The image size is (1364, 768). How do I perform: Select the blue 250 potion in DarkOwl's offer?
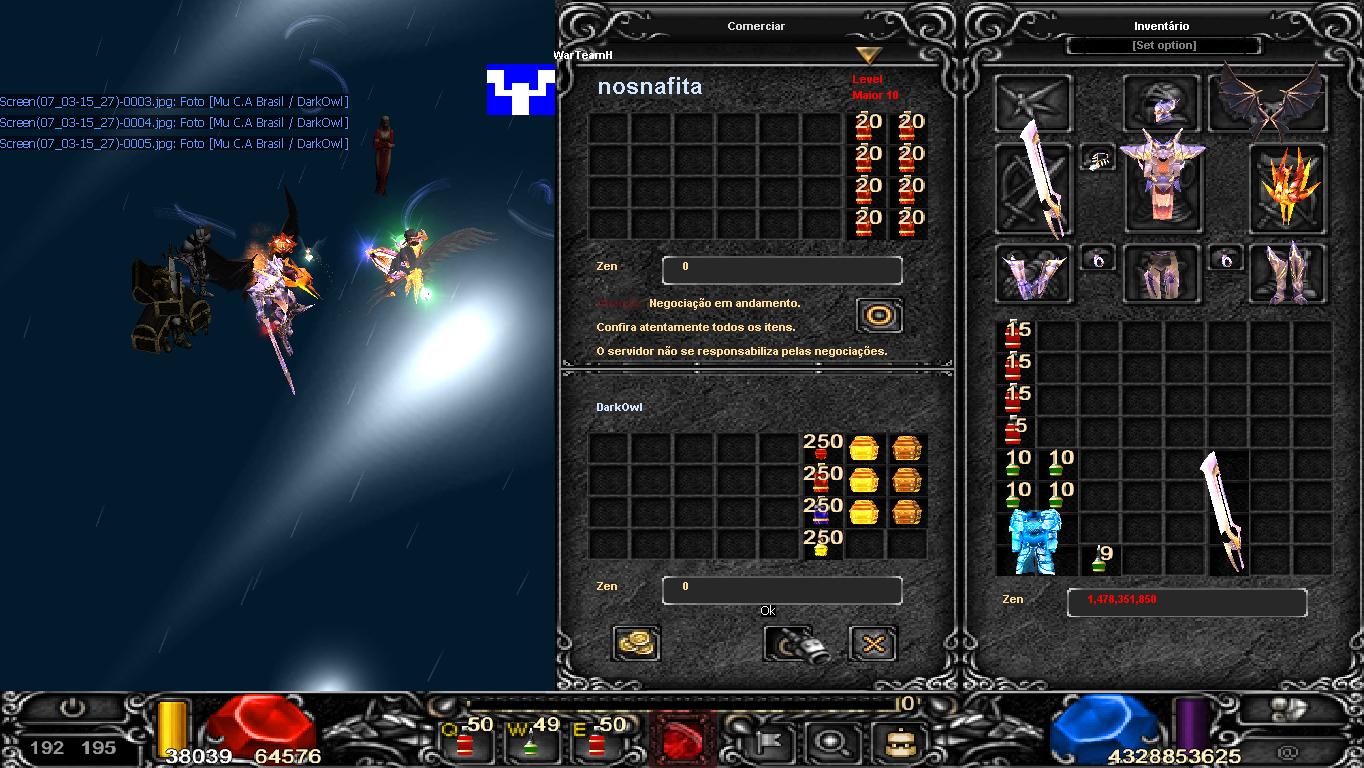tap(821, 512)
